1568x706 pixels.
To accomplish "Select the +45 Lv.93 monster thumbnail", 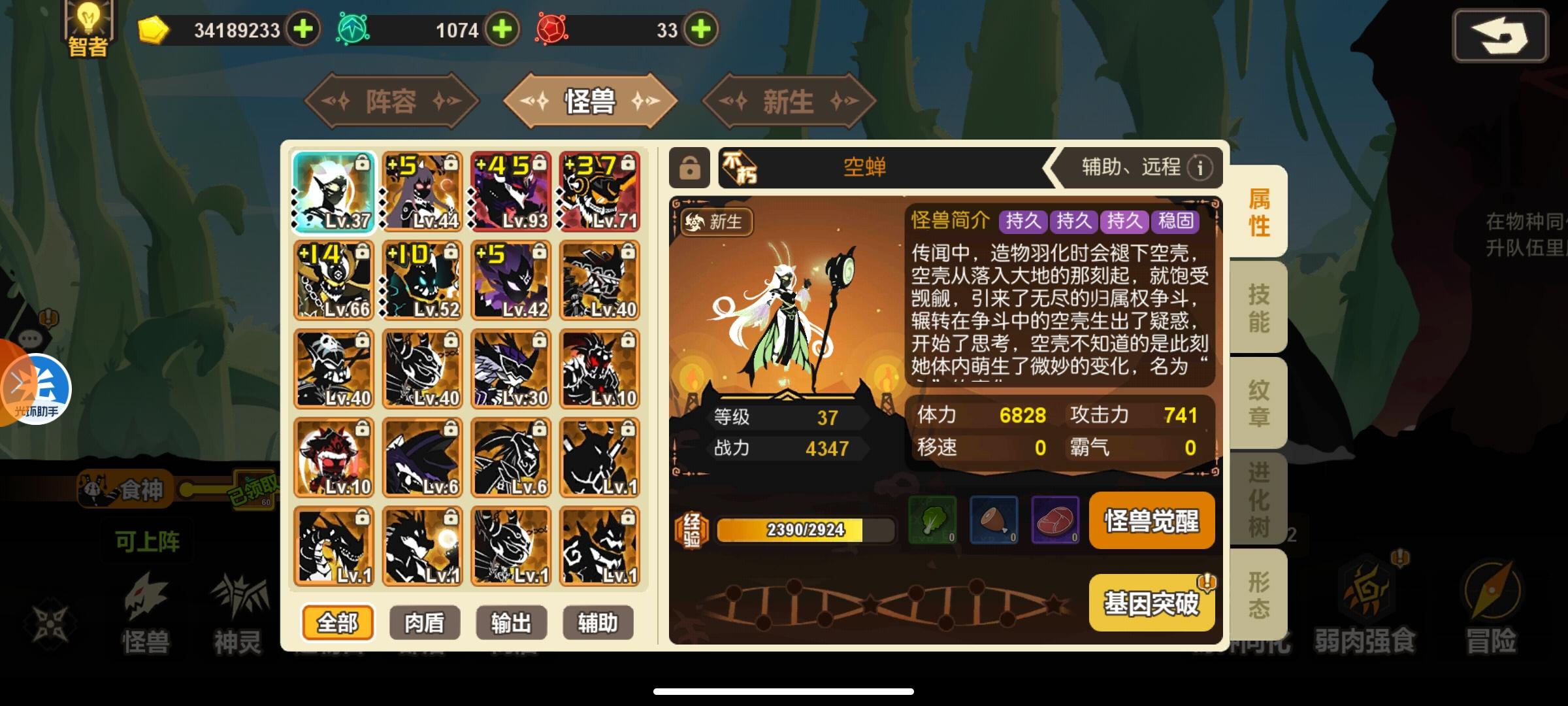I will [x=511, y=193].
